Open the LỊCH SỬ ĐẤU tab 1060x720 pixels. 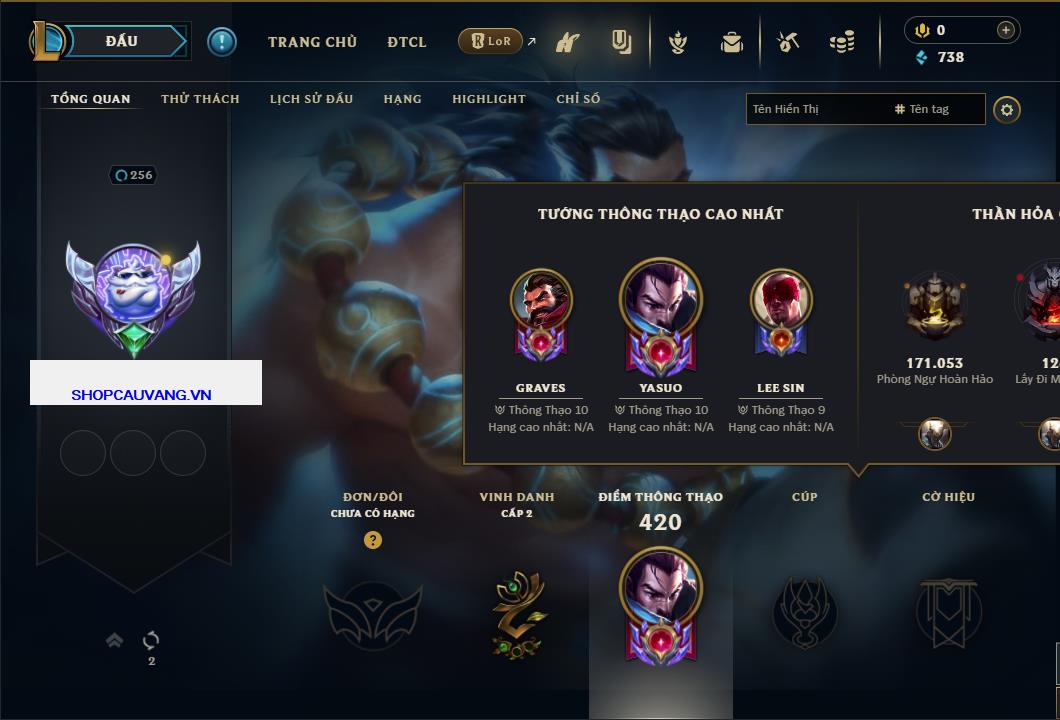point(311,99)
